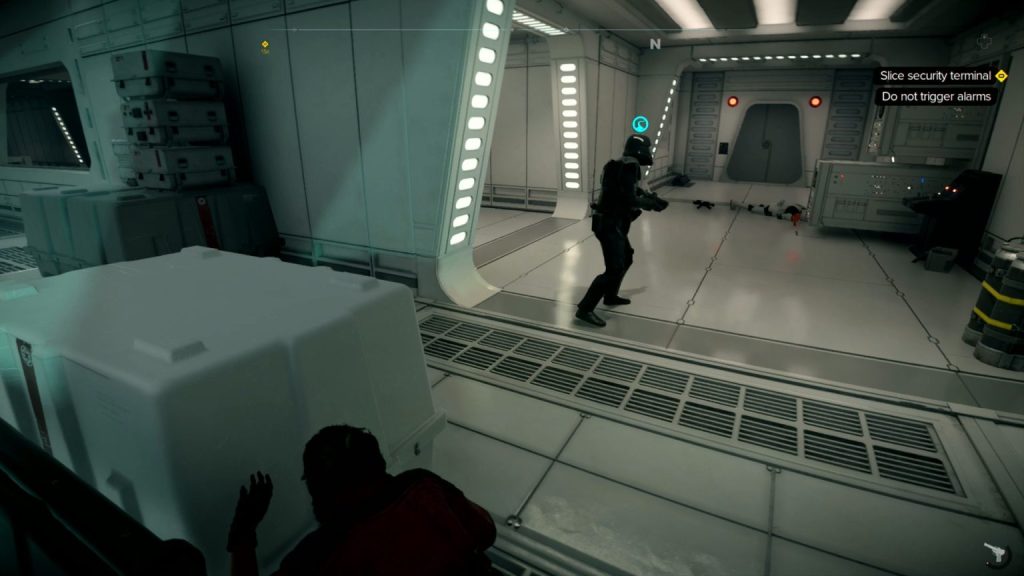Click the yellow objective marker on the compass

point(265,45)
